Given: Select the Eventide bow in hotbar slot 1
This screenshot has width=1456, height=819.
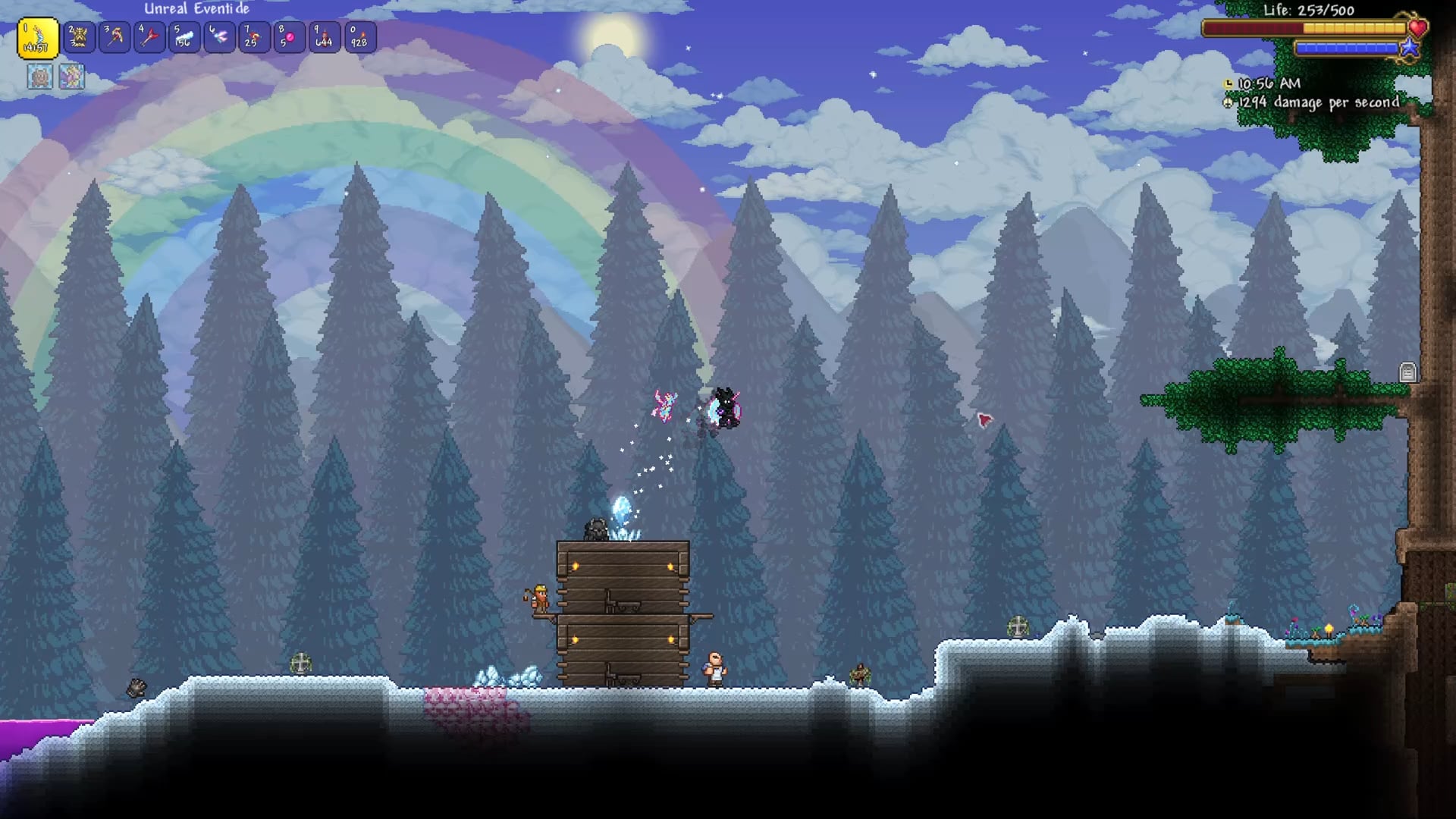Looking at the screenshot, I should pos(37,37).
